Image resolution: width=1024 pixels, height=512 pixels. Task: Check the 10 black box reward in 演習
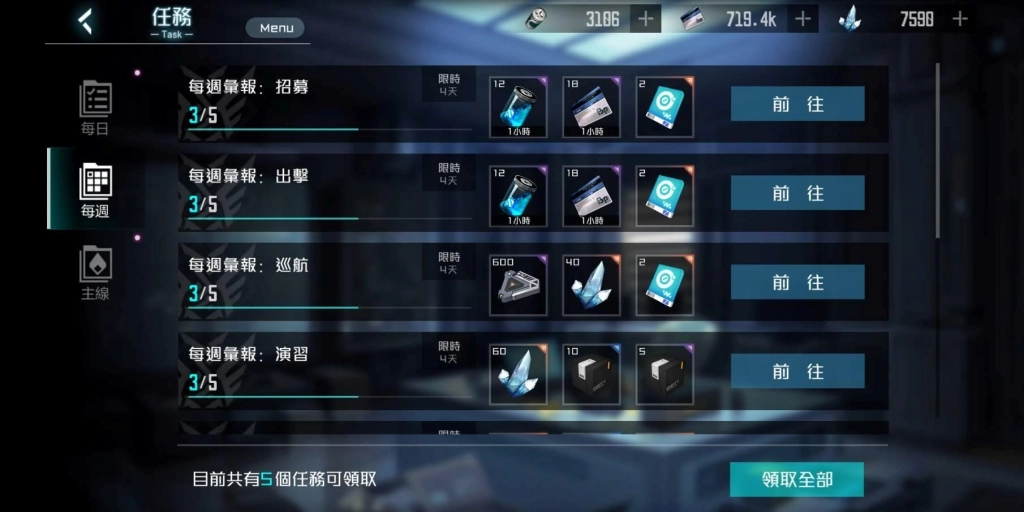pyautogui.click(x=591, y=374)
